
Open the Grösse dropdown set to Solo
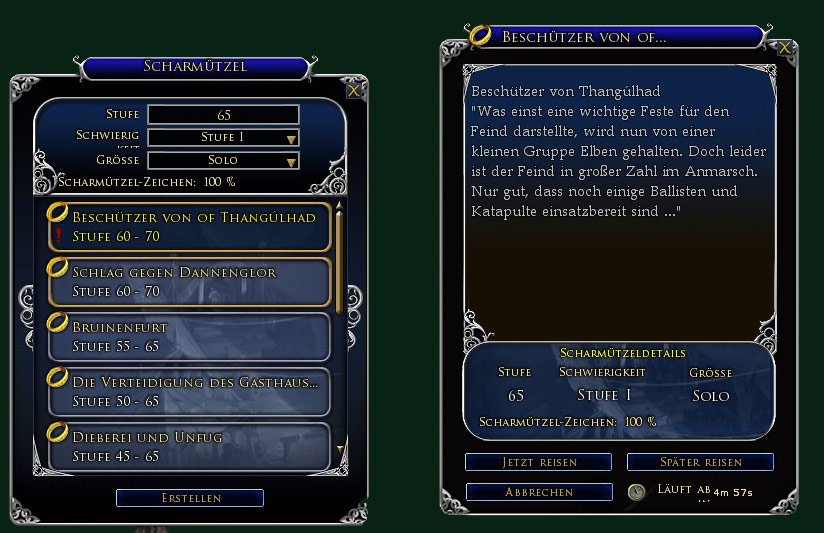tap(223, 160)
